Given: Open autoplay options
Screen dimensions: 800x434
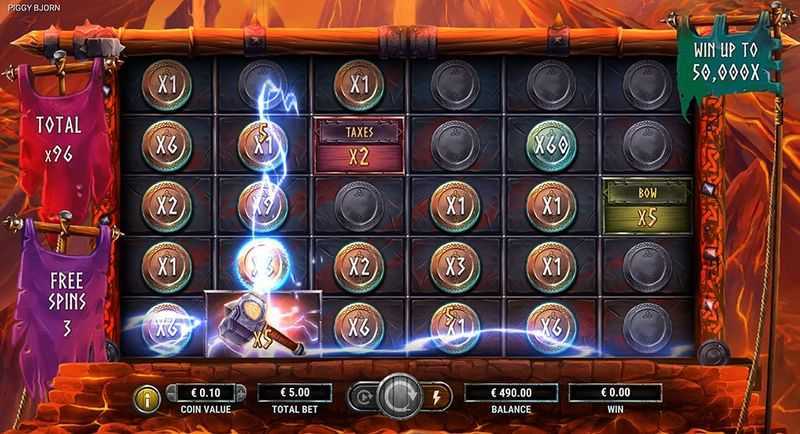Looking at the screenshot, I should click(x=362, y=397).
